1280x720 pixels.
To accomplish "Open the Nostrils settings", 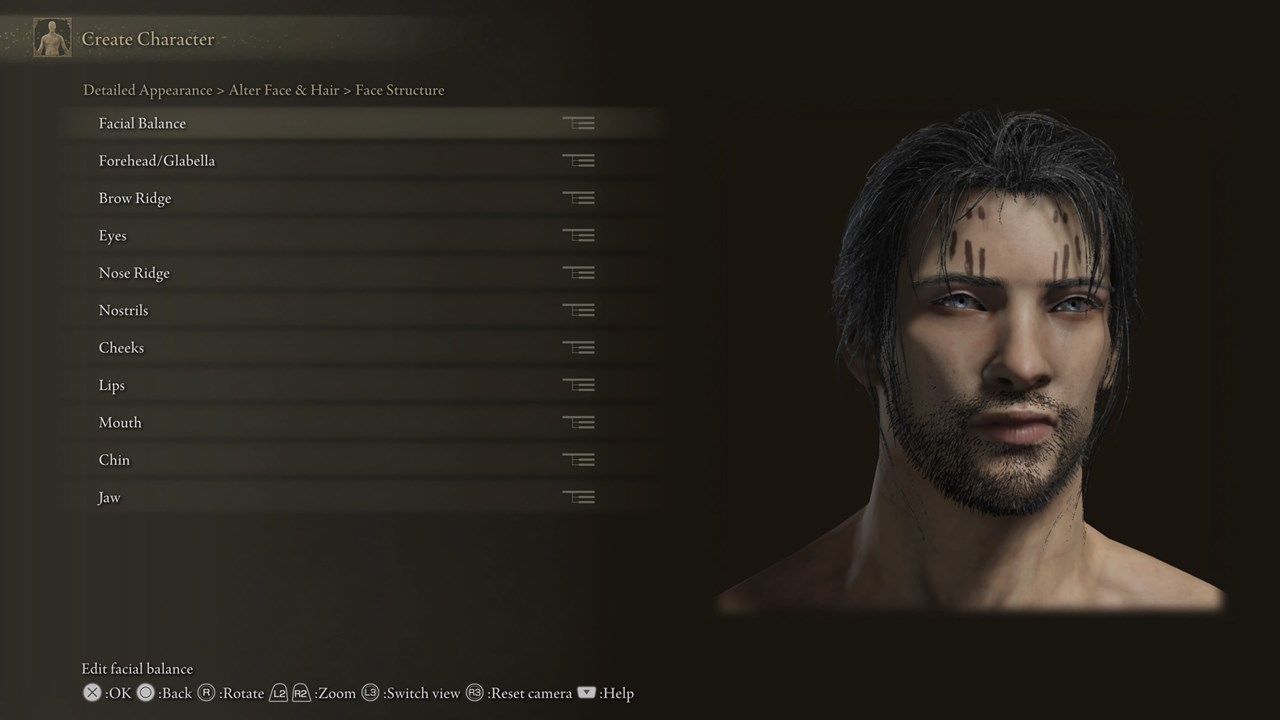I will [124, 310].
